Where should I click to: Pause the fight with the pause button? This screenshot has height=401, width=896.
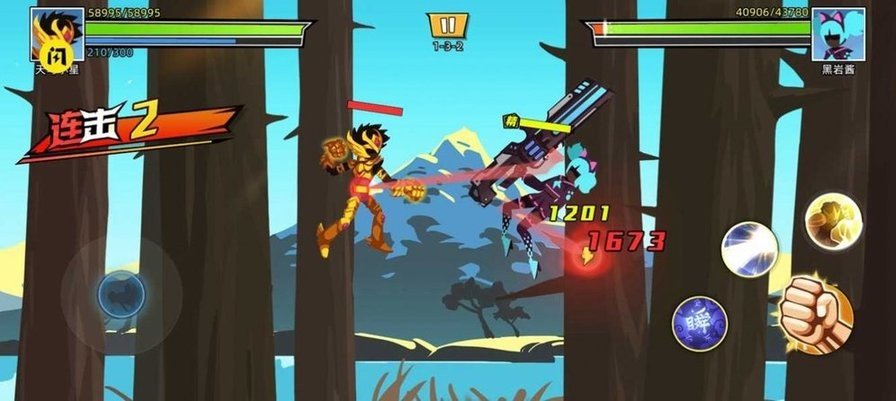click(447, 25)
